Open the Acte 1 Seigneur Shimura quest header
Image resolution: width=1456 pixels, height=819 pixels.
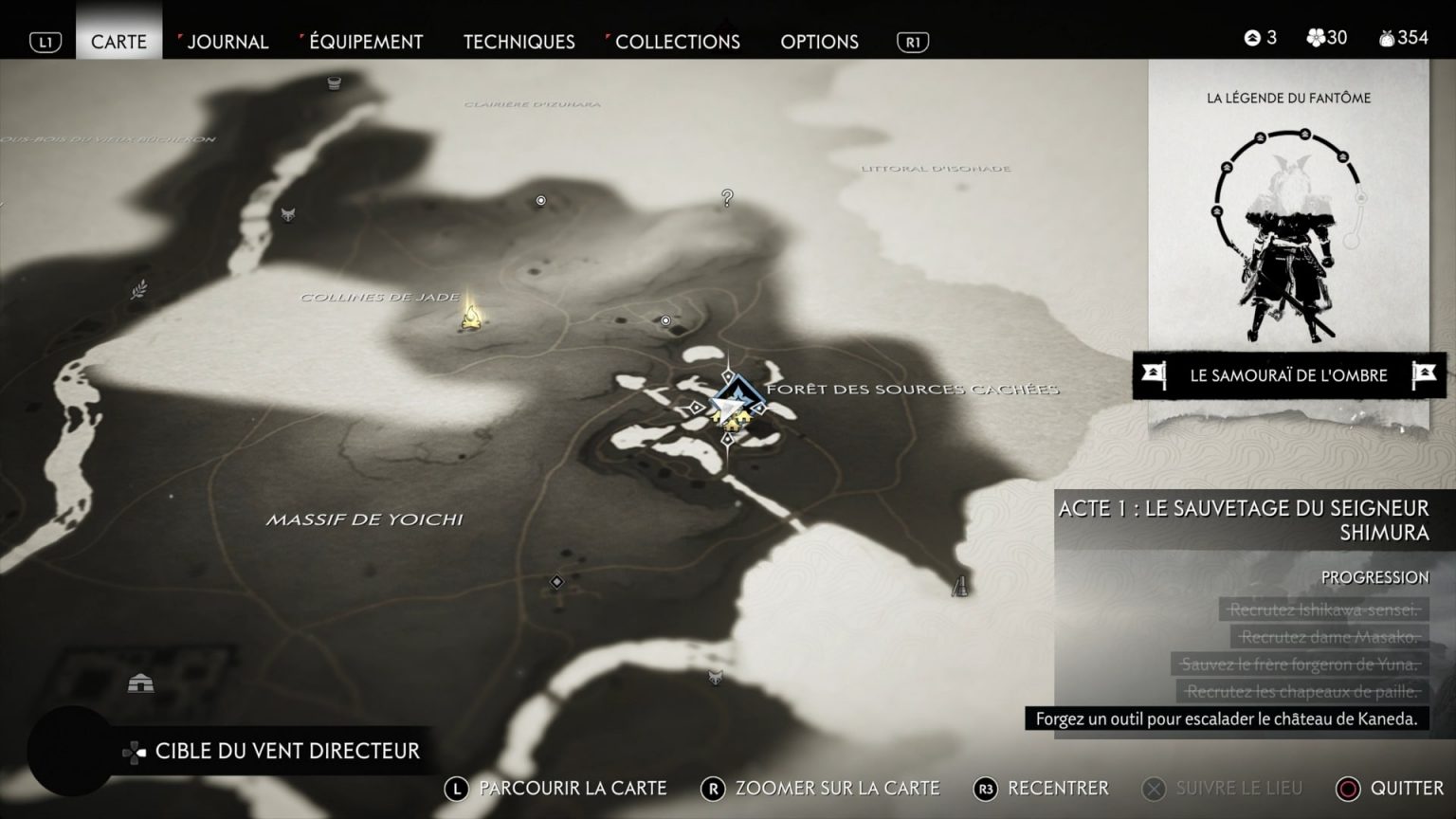tap(1243, 519)
